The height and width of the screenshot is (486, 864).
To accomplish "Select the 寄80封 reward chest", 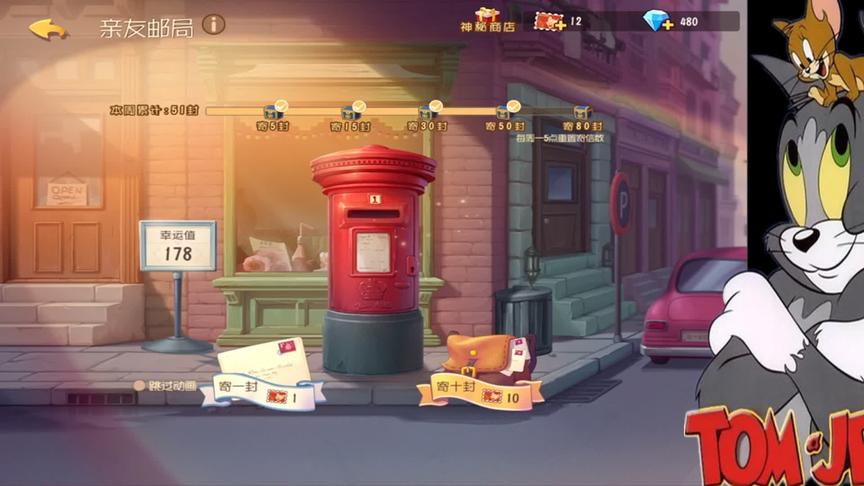I will pyautogui.click(x=582, y=113).
